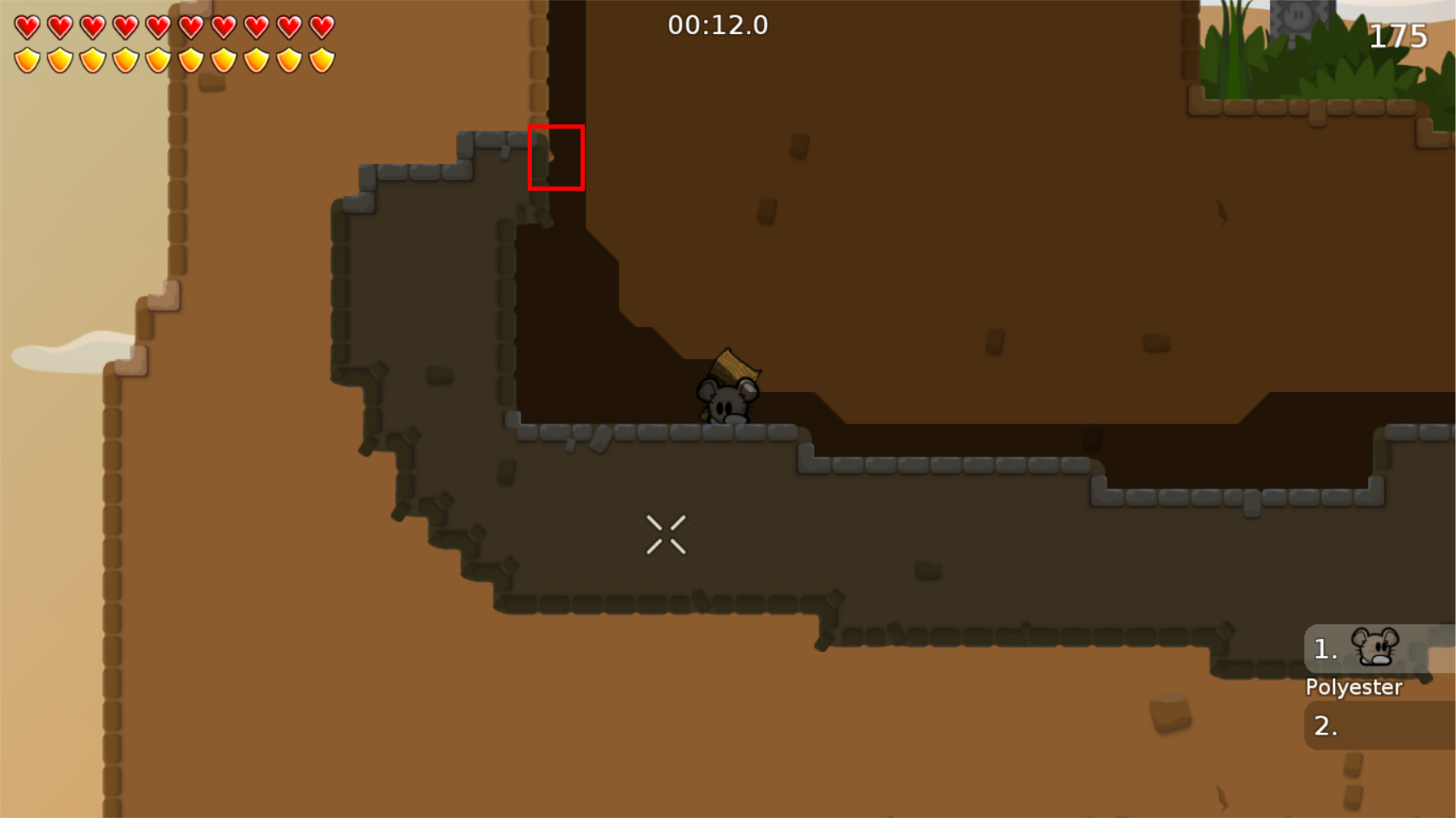Click the first golden shield icon
Screen dimensions: 1456x818
[26, 60]
